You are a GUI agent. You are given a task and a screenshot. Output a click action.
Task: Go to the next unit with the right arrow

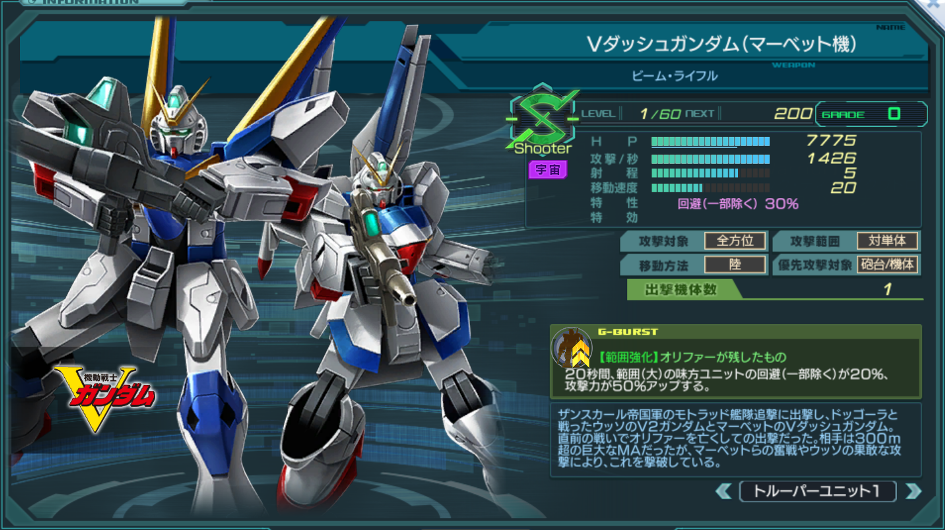912,491
